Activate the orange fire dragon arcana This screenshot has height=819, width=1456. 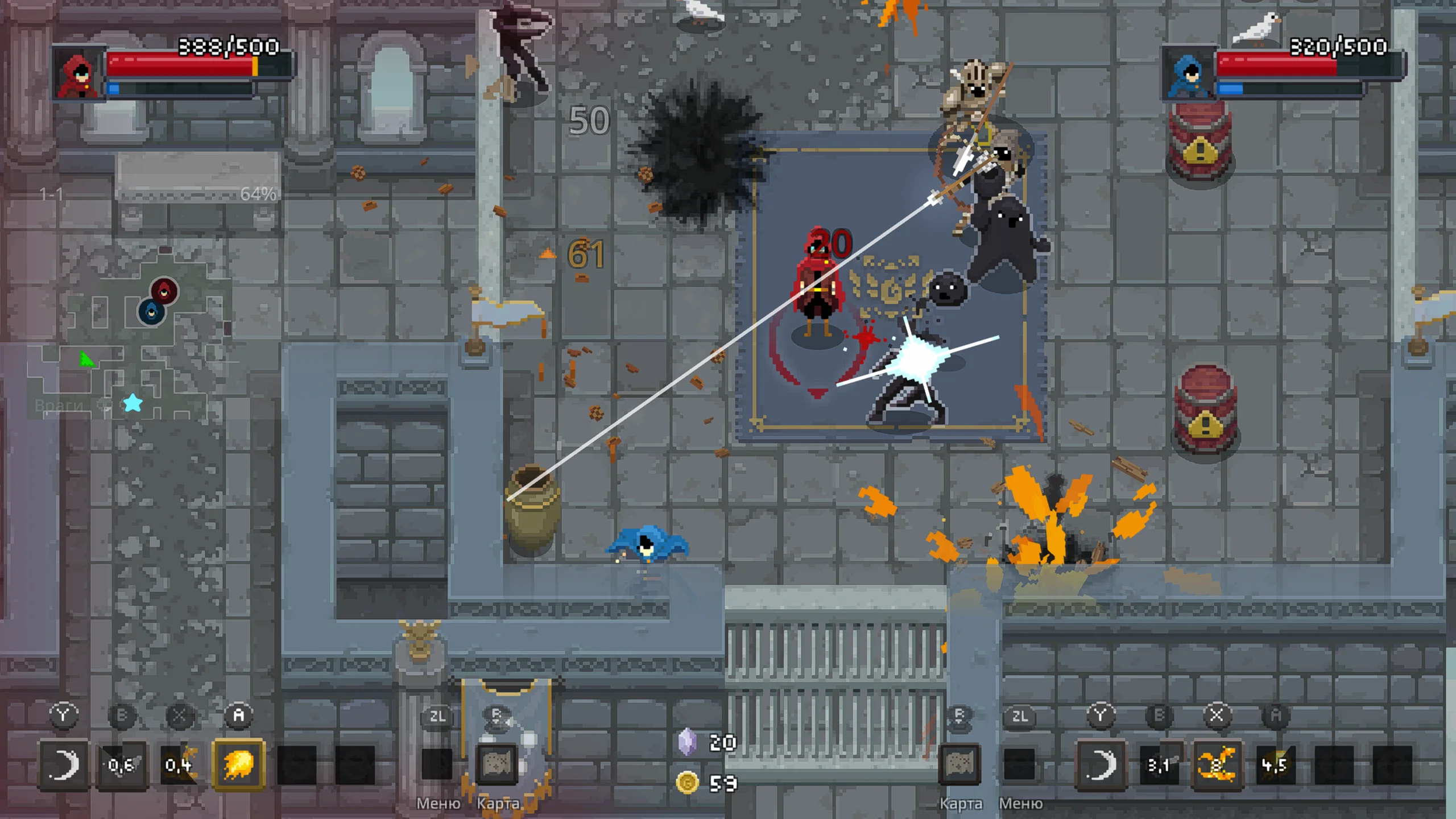1216,764
